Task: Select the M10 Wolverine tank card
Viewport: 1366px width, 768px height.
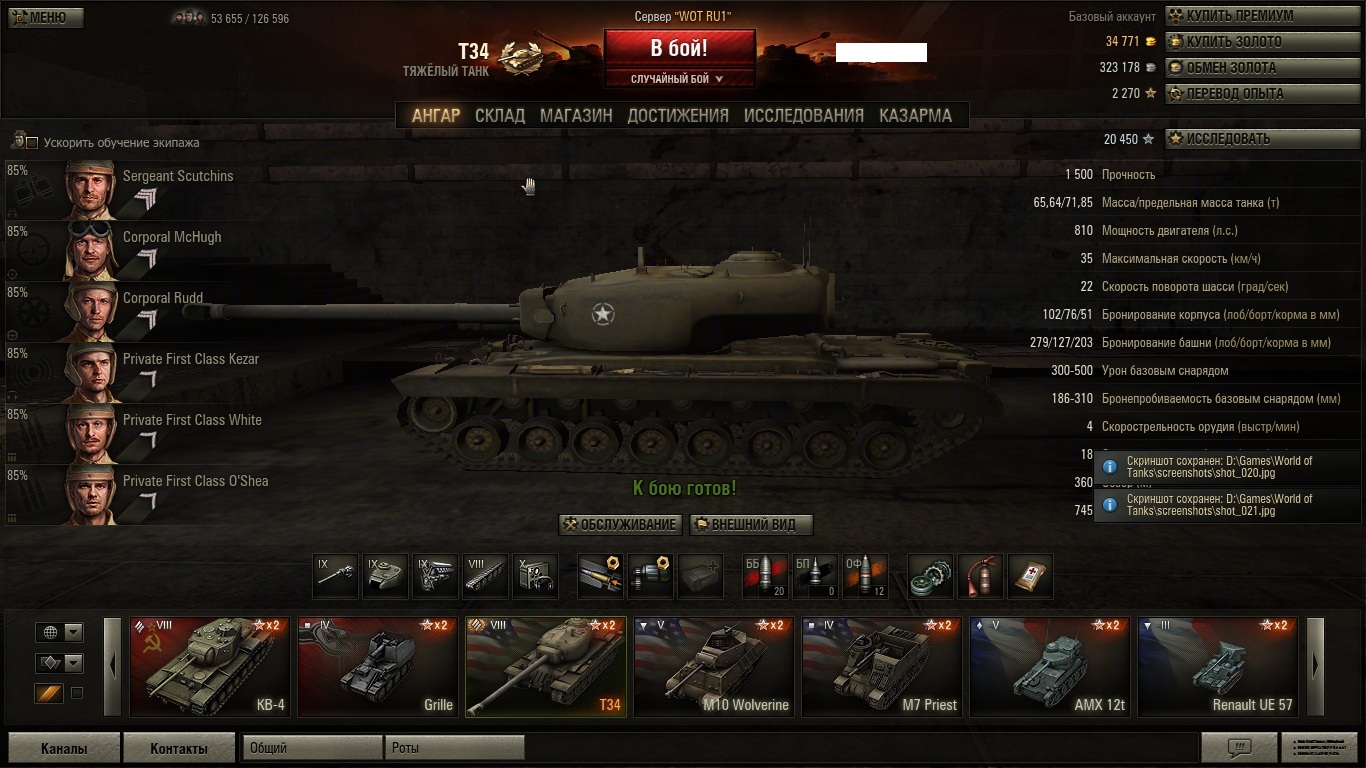Action: (714, 666)
